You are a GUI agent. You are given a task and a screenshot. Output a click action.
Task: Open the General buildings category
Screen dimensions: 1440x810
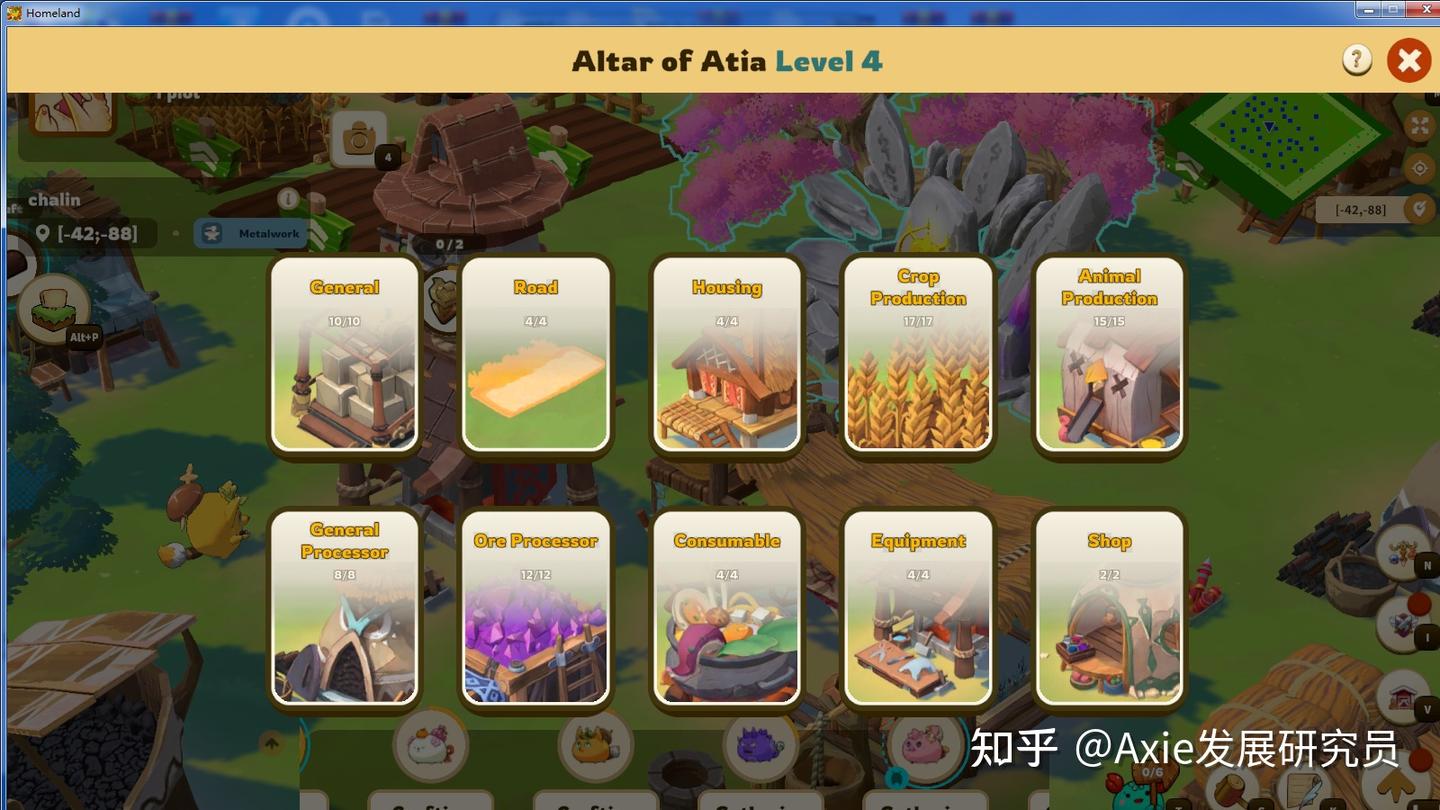(345, 355)
